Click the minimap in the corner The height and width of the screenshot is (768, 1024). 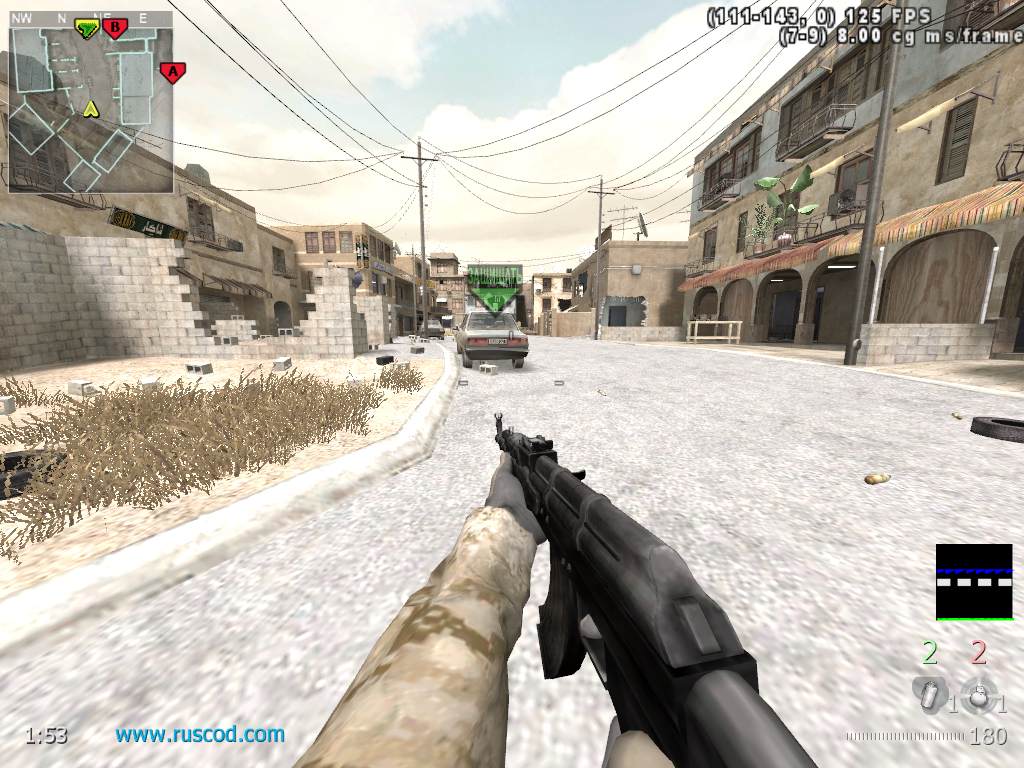(x=90, y=109)
